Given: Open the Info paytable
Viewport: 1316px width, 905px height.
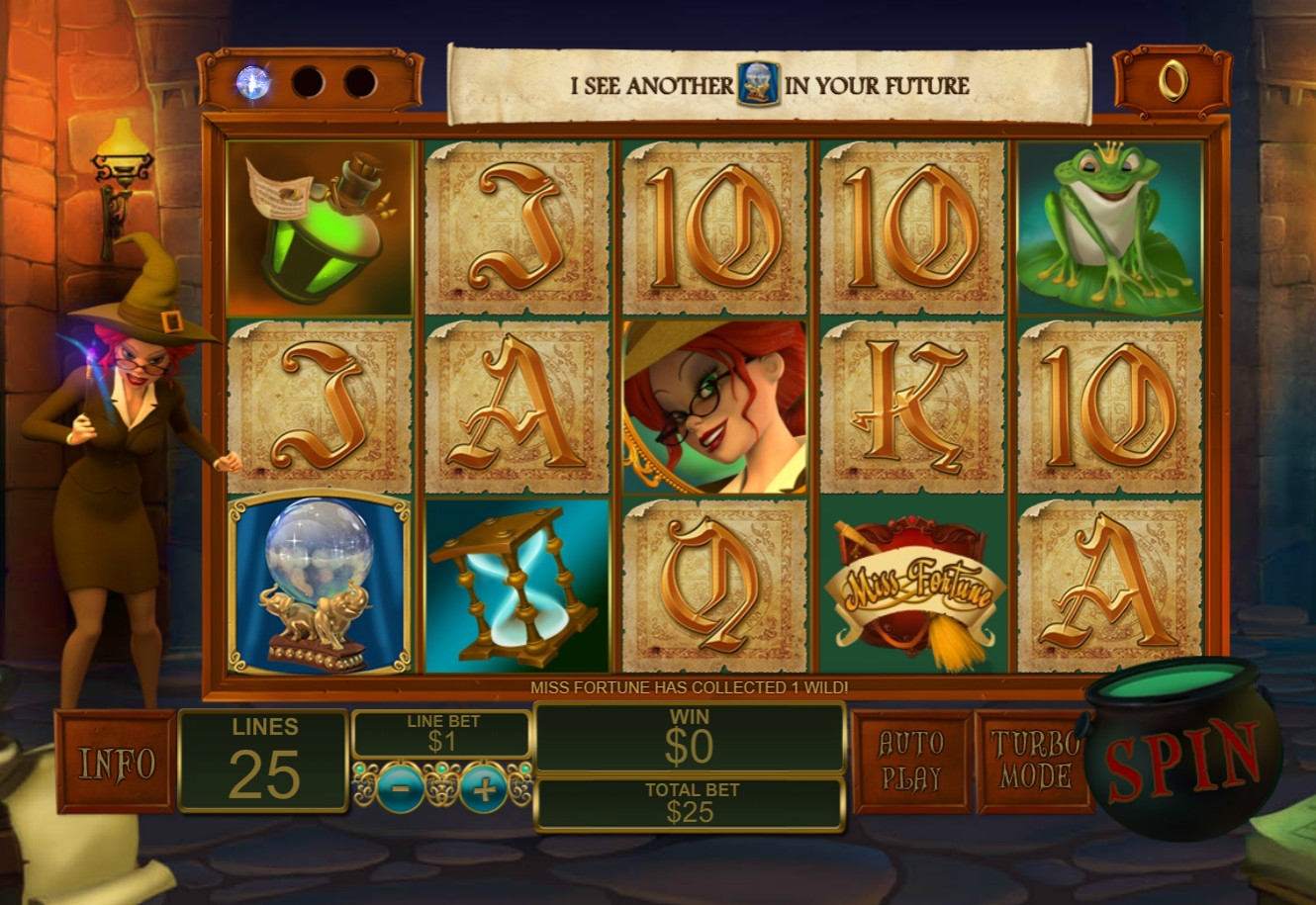Looking at the screenshot, I should [117, 763].
